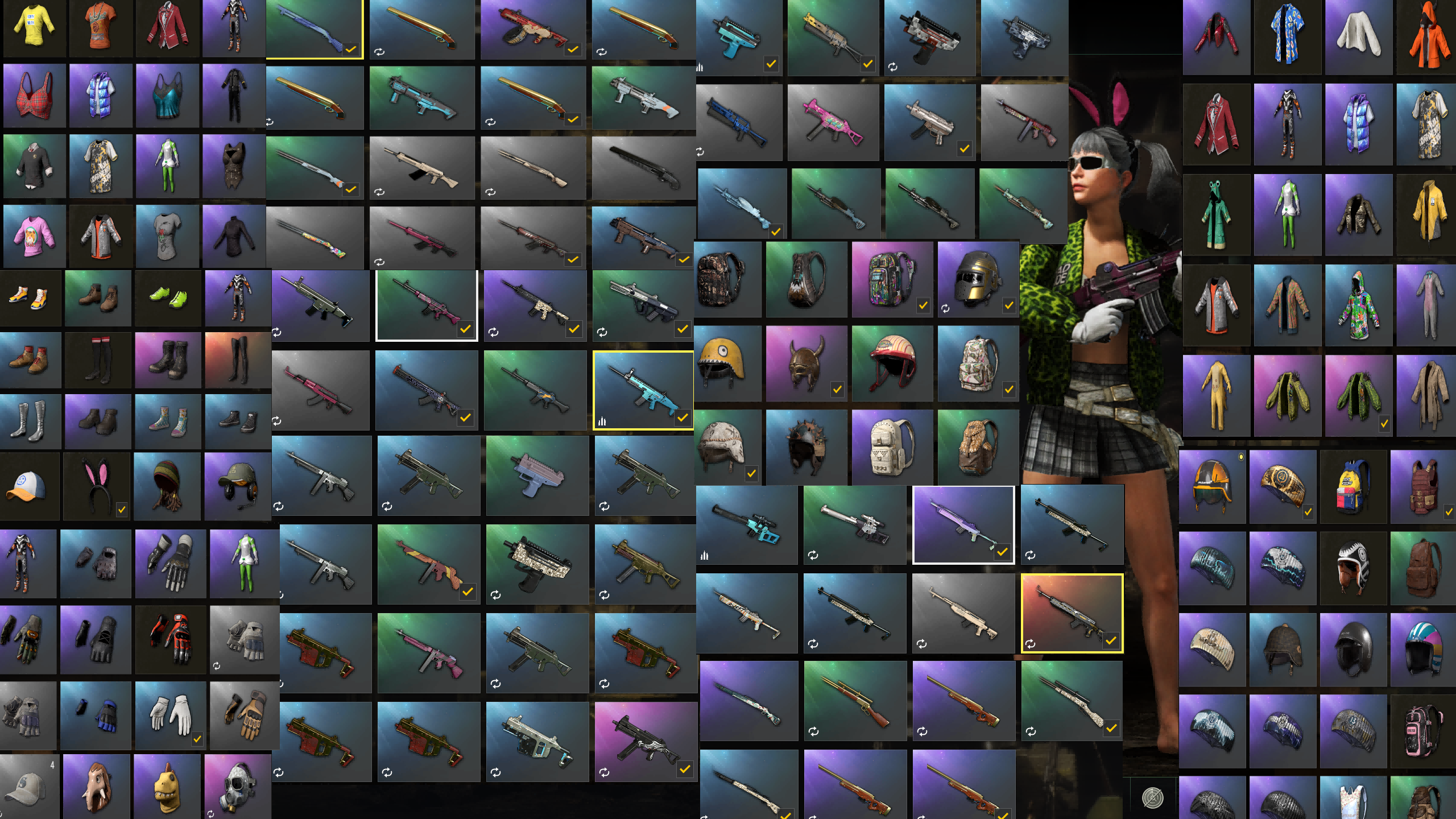Viewport: 1456px width, 819px height.
Task: Click the bar-chart icon on the teal suppressed rifle
Action: coord(704,556)
